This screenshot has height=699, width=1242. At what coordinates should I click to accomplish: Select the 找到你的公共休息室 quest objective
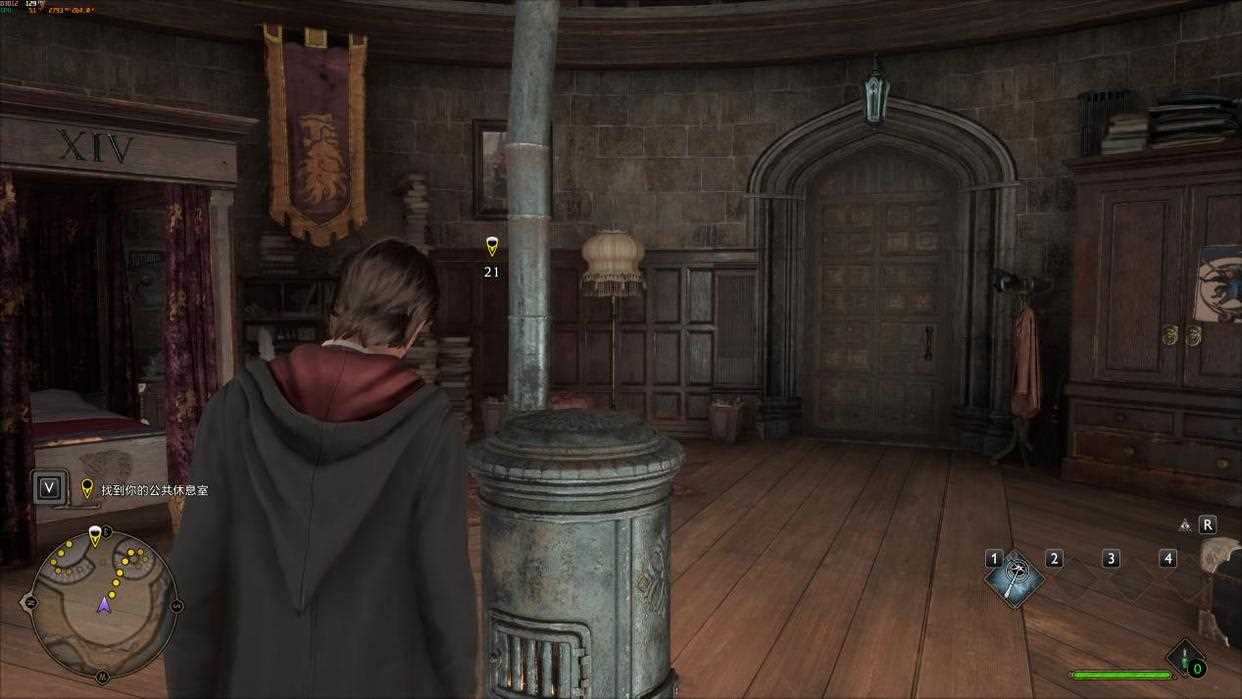pyautogui.click(x=153, y=490)
